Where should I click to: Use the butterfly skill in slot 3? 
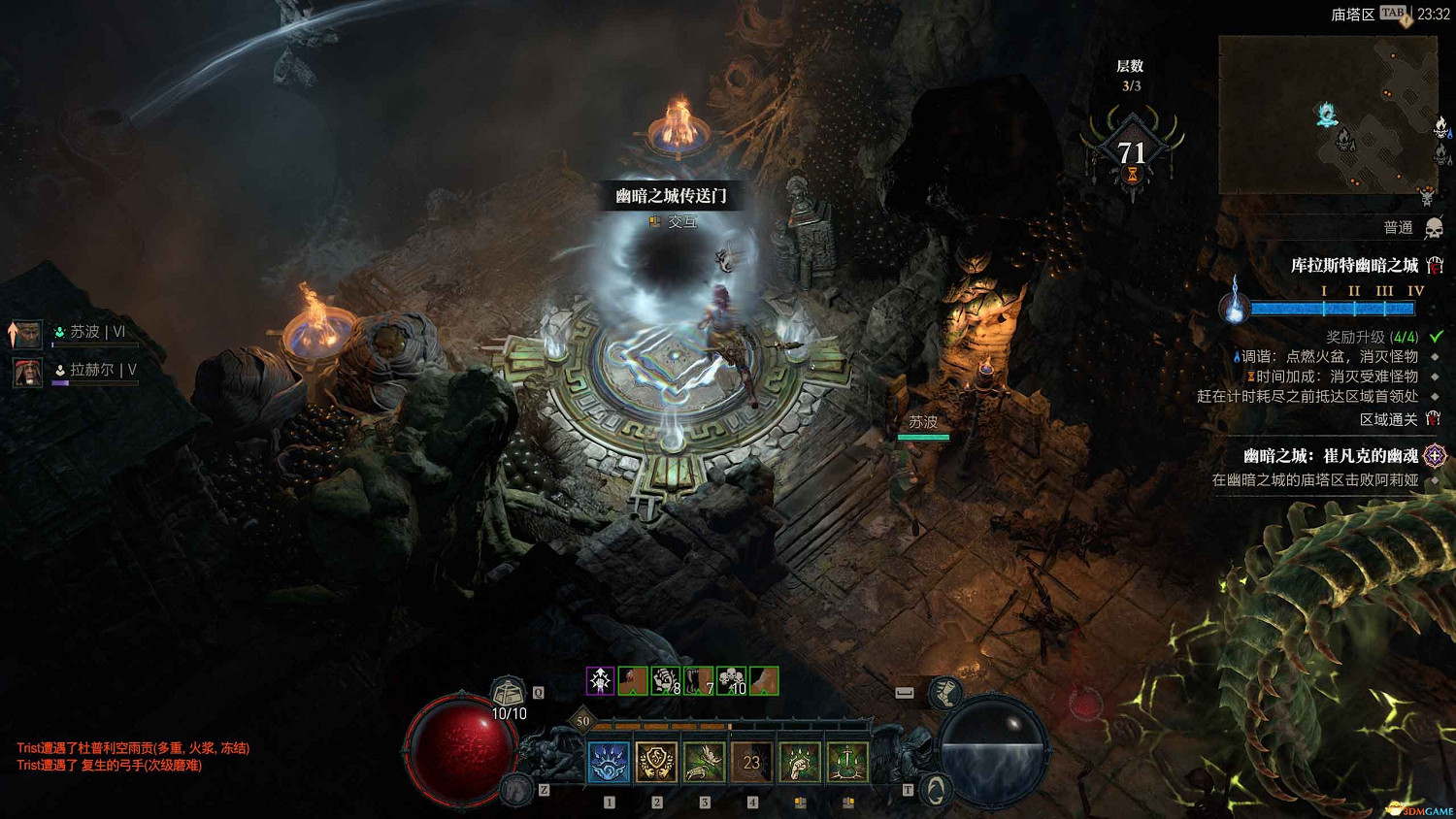(704, 762)
